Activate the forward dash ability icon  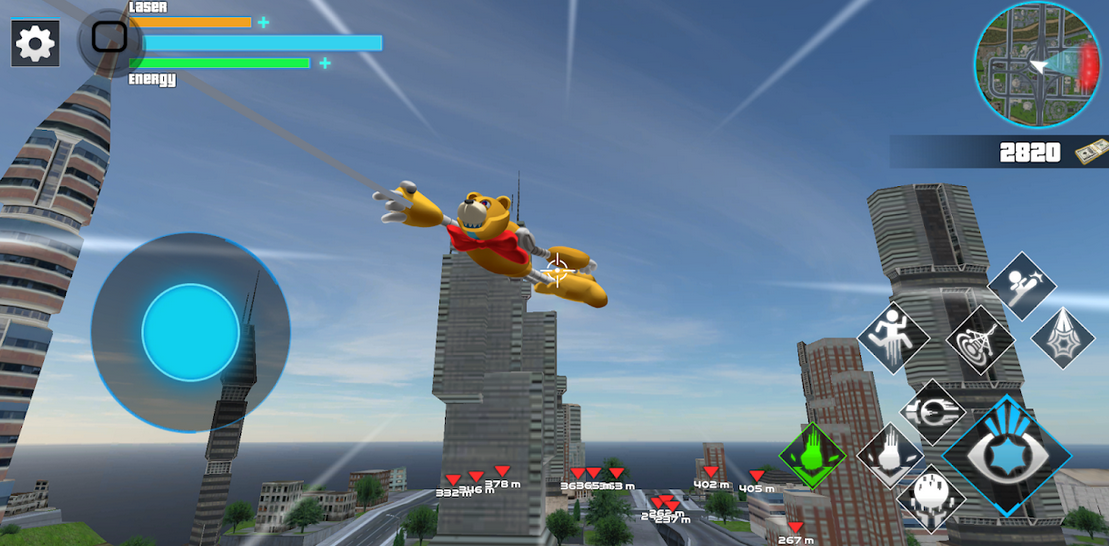click(933, 411)
